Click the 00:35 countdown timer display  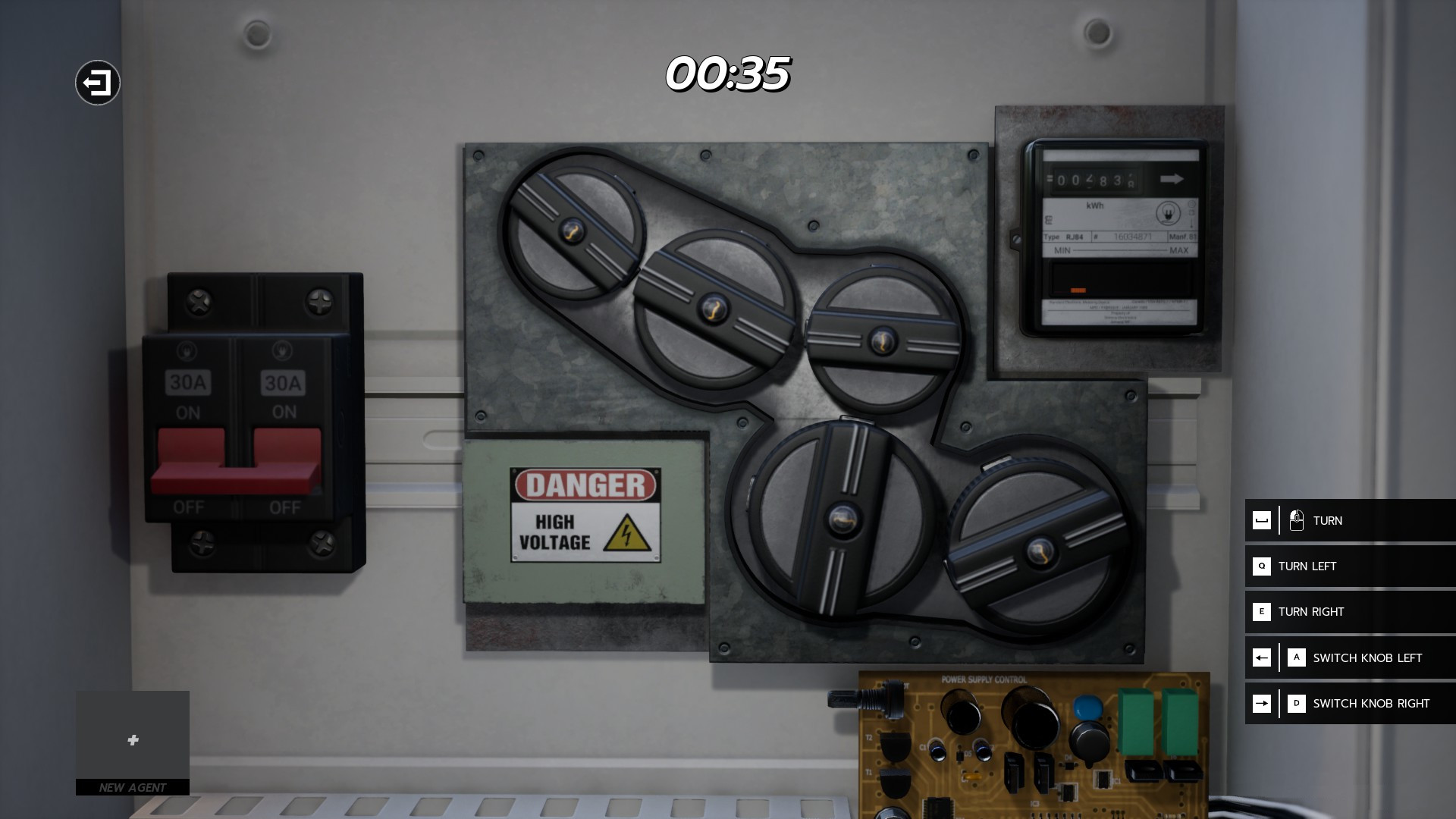727,75
